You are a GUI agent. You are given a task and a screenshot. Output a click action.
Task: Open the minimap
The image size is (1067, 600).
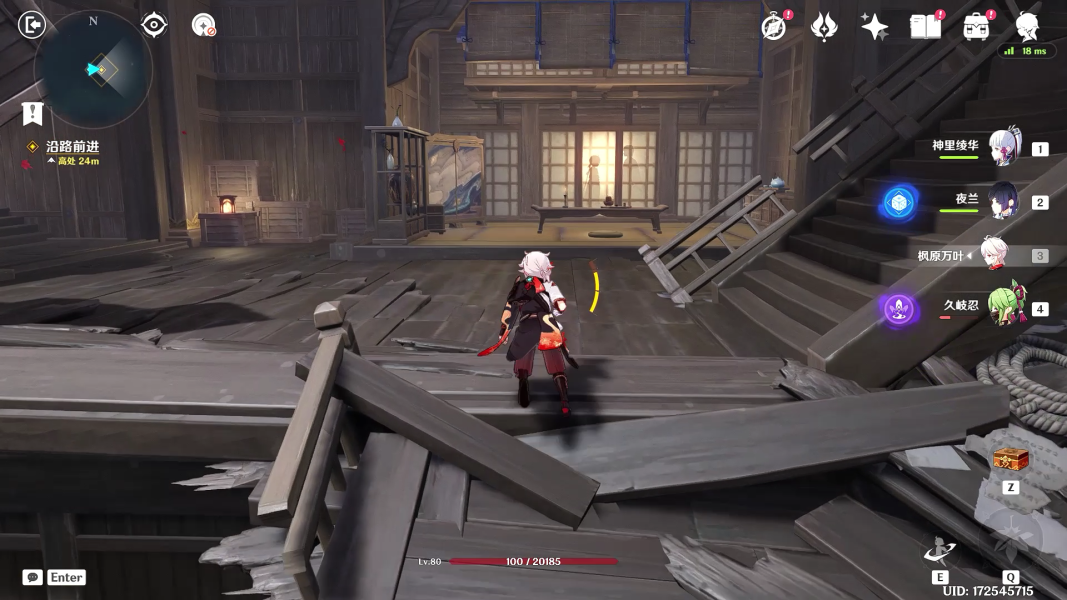(93, 69)
